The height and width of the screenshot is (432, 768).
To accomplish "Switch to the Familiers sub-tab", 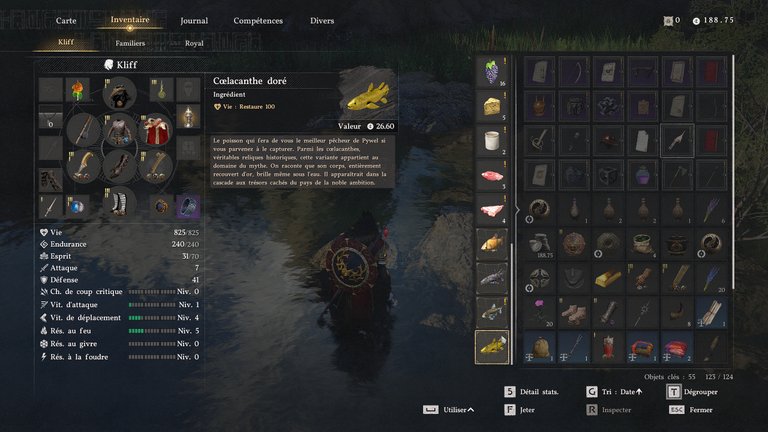I will (130, 43).
